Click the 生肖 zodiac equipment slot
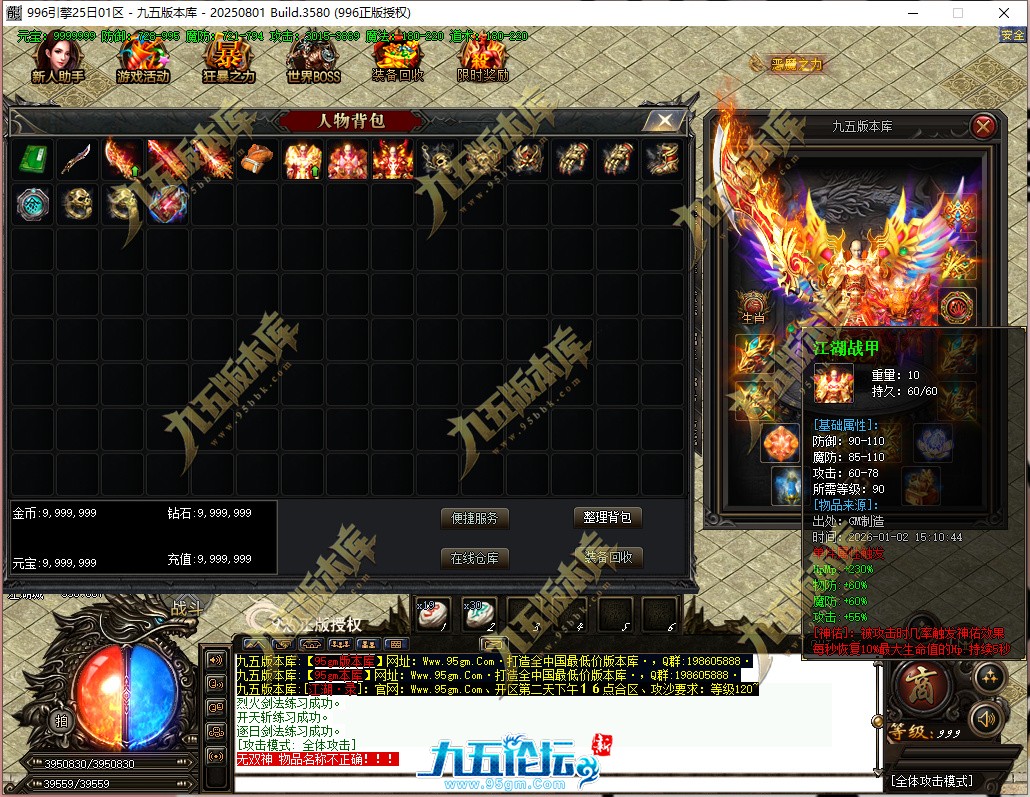Screen dimensions: 1030x797 (753, 306)
